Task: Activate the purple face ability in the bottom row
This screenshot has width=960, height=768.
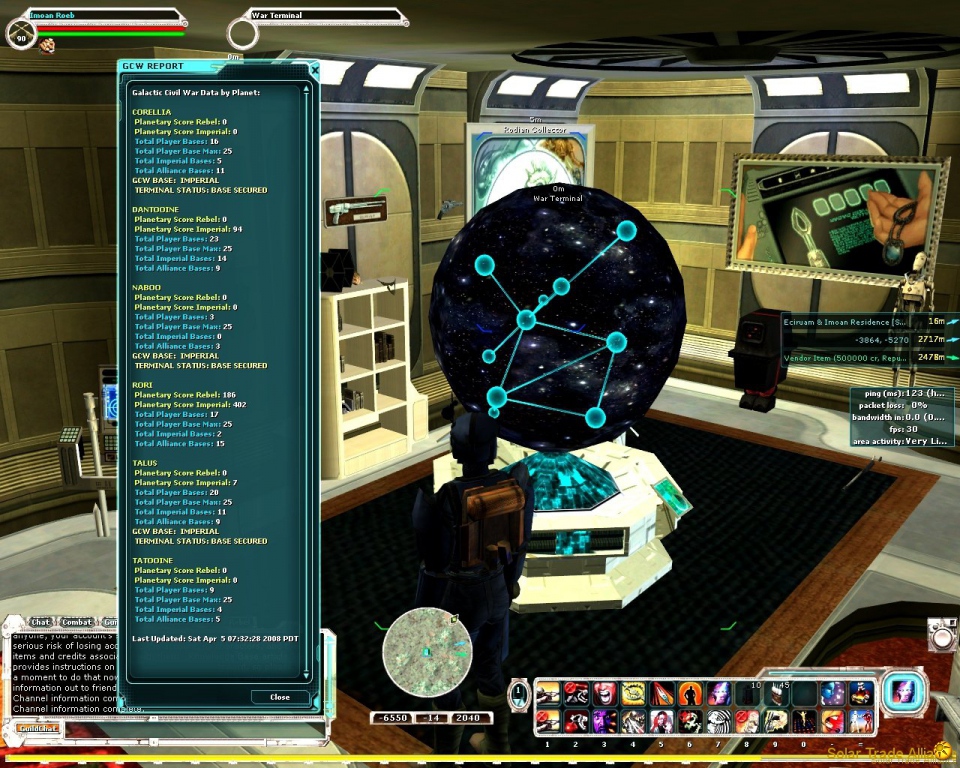Action: pos(605,720)
